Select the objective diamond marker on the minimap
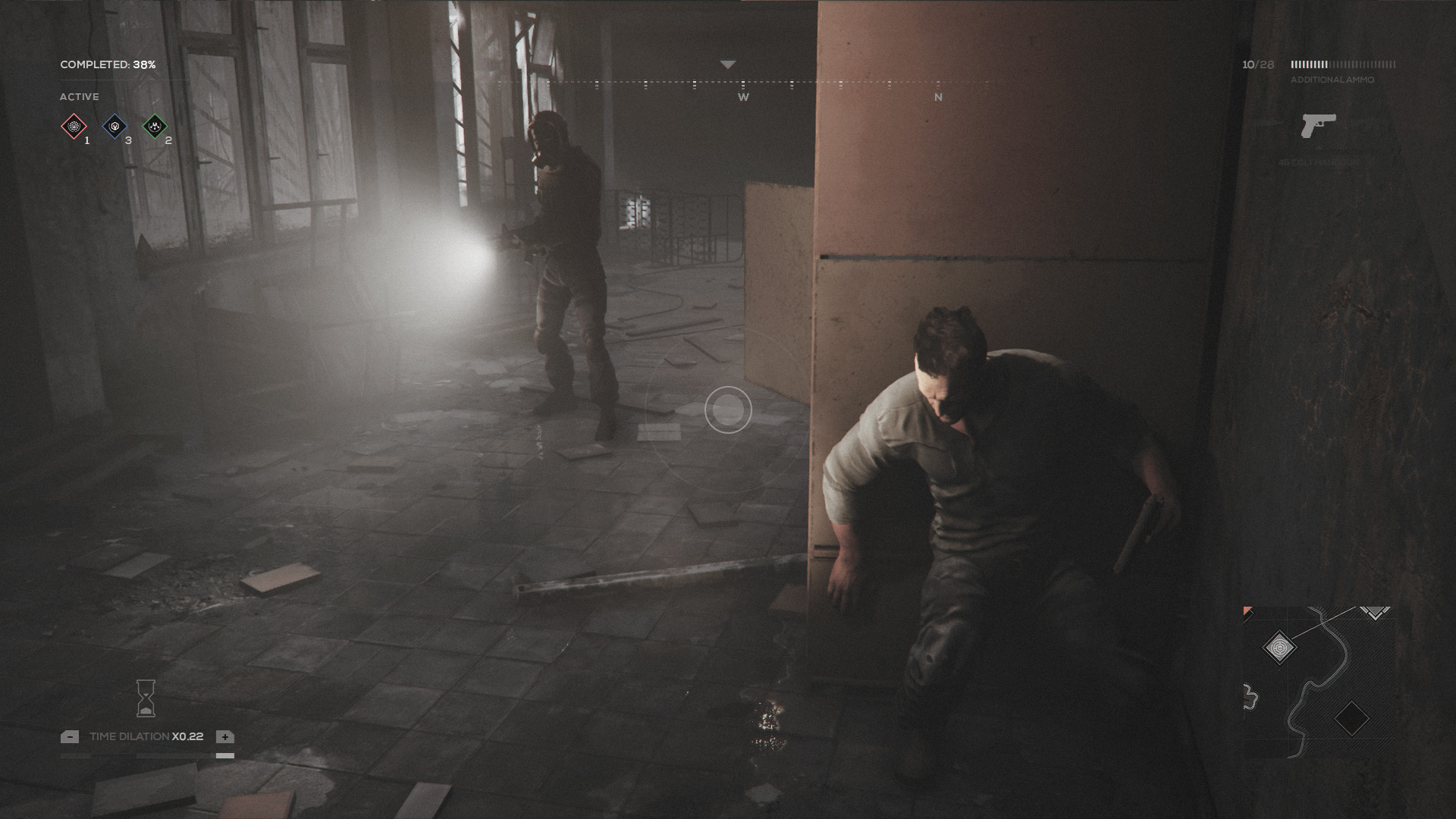 [x=1279, y=647]
